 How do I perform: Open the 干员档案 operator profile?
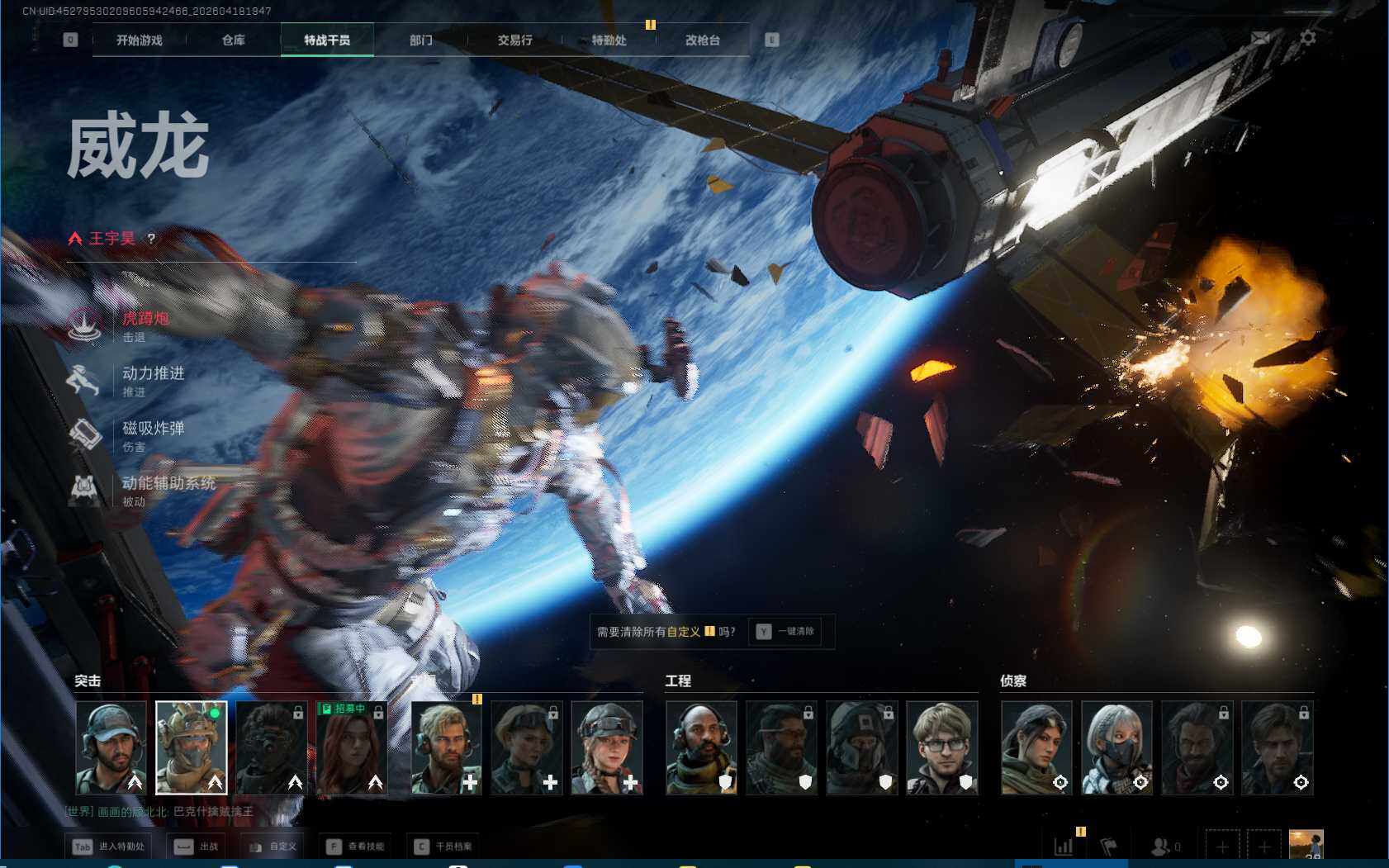click(444, 847)
